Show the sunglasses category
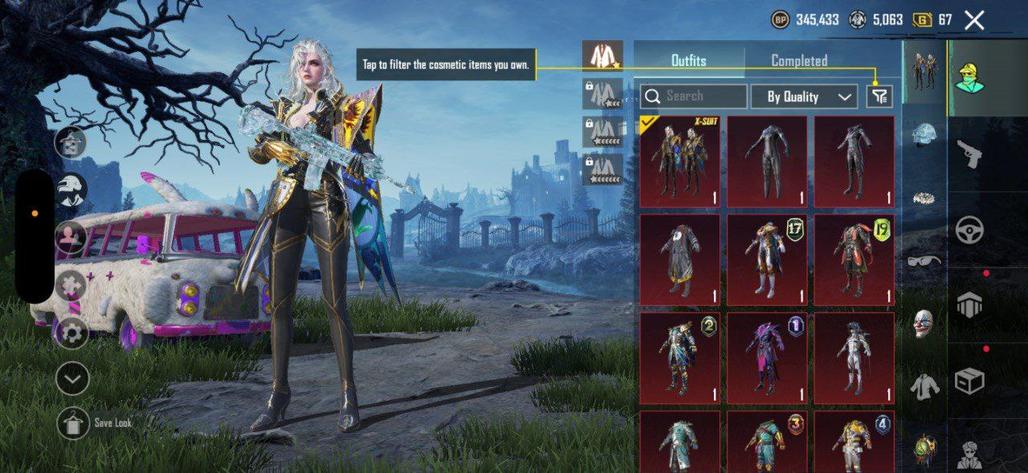The height and width of the screenshot is (473, 1028). [x=924, y=261]
